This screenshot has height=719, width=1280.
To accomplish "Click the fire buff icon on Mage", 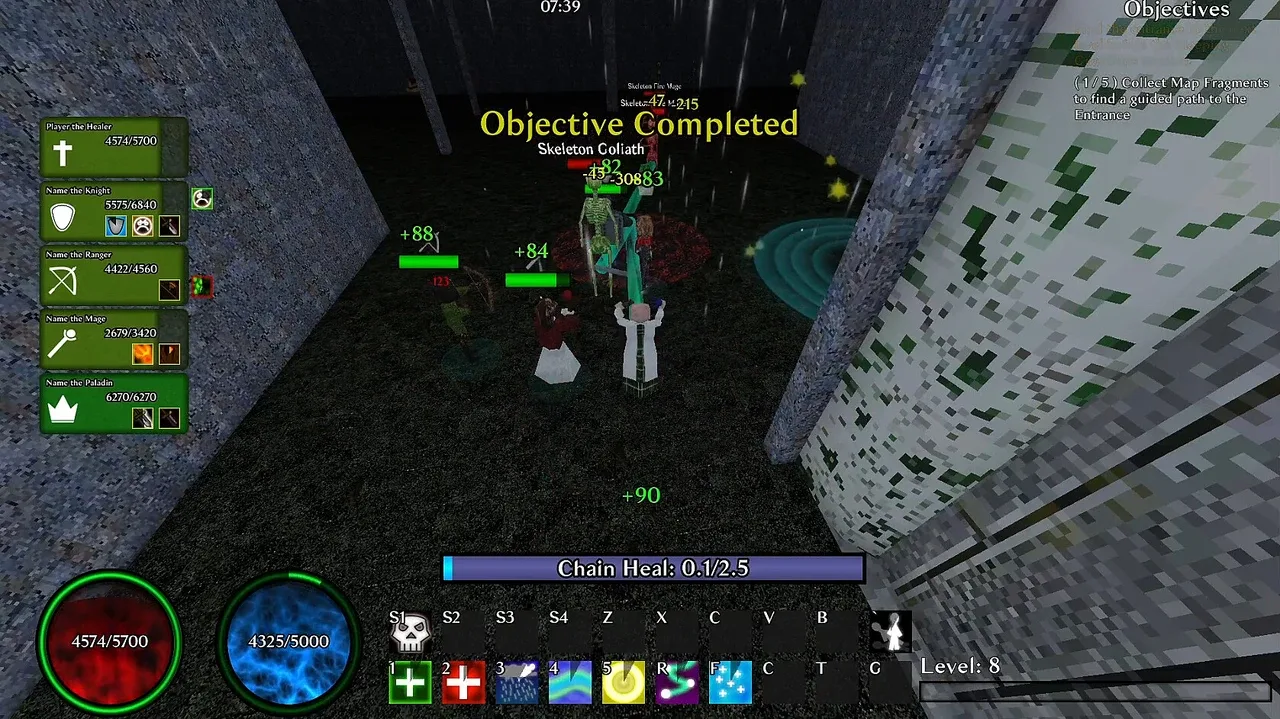I will pyautogui.click(x=143, y=354).
